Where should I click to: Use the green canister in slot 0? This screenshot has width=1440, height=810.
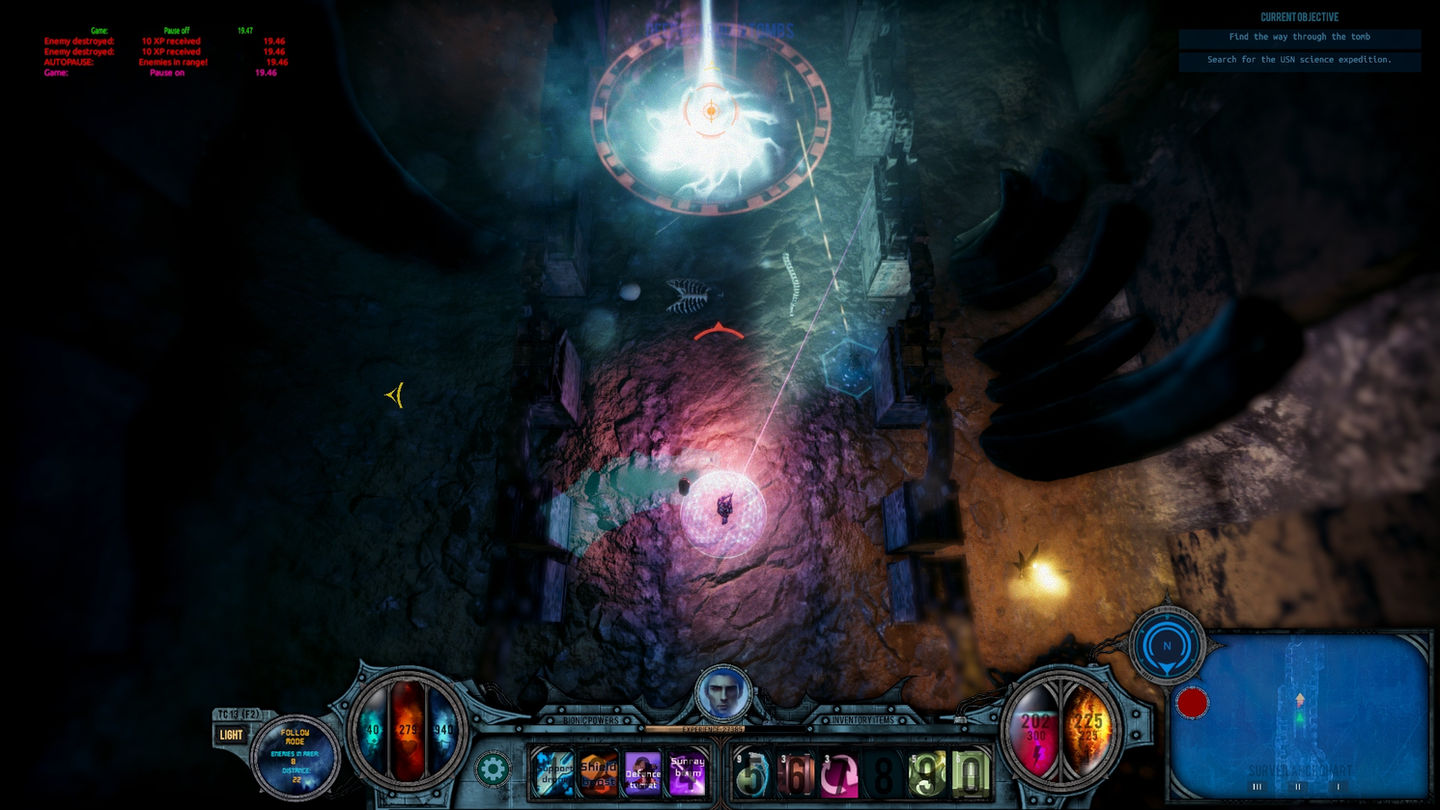click(x=970, y=774)
